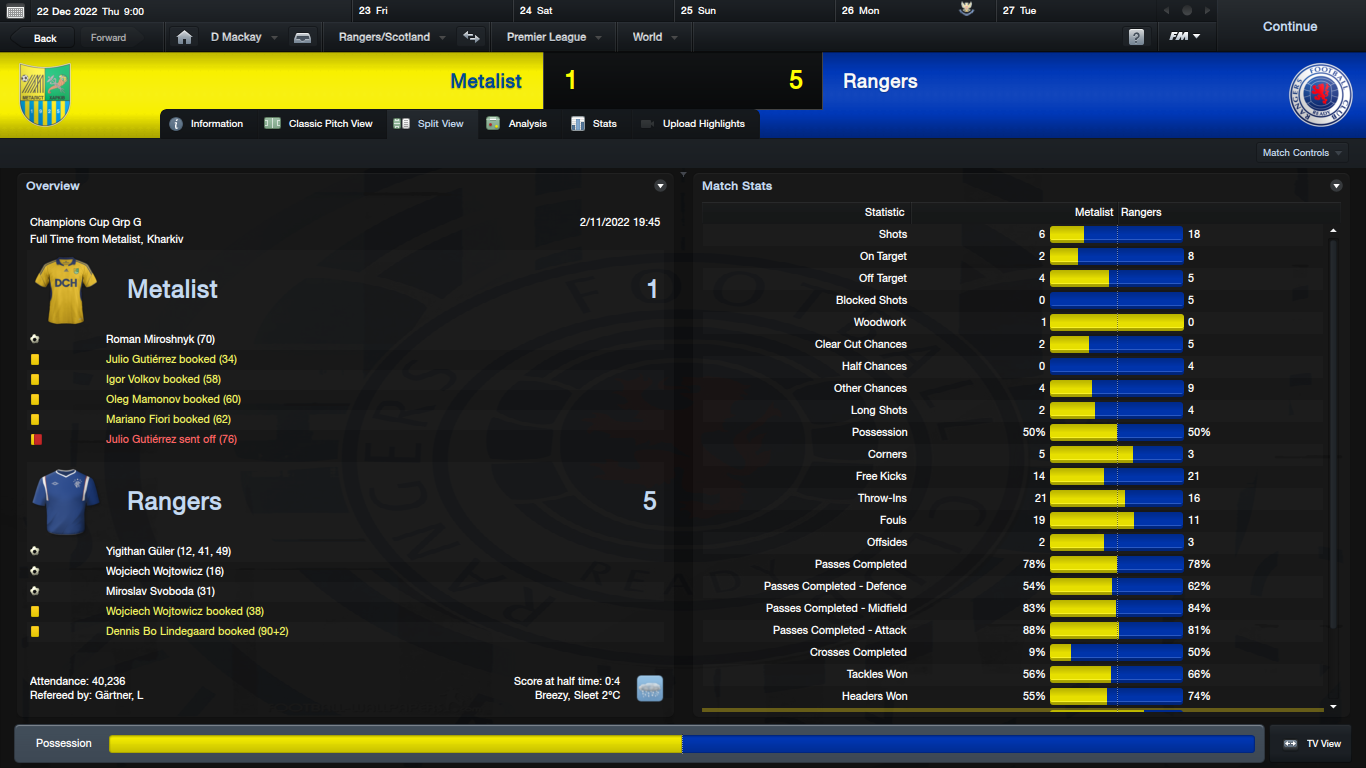
Task: Open the home icon screen
Action: 184,38
